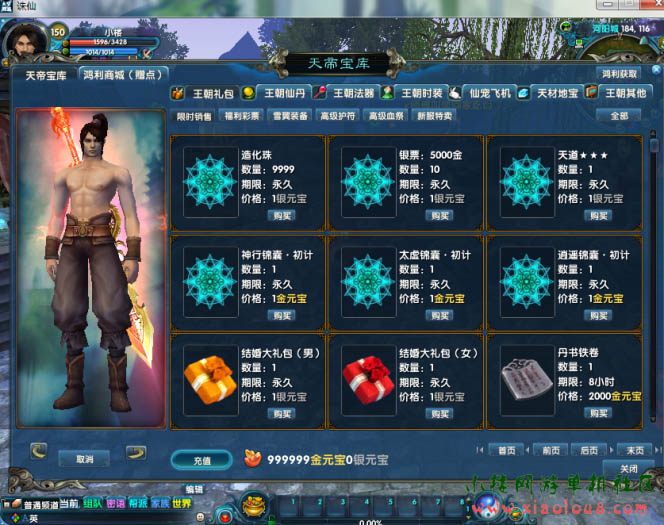Go to the 末页 last page

tap(632, 450)
